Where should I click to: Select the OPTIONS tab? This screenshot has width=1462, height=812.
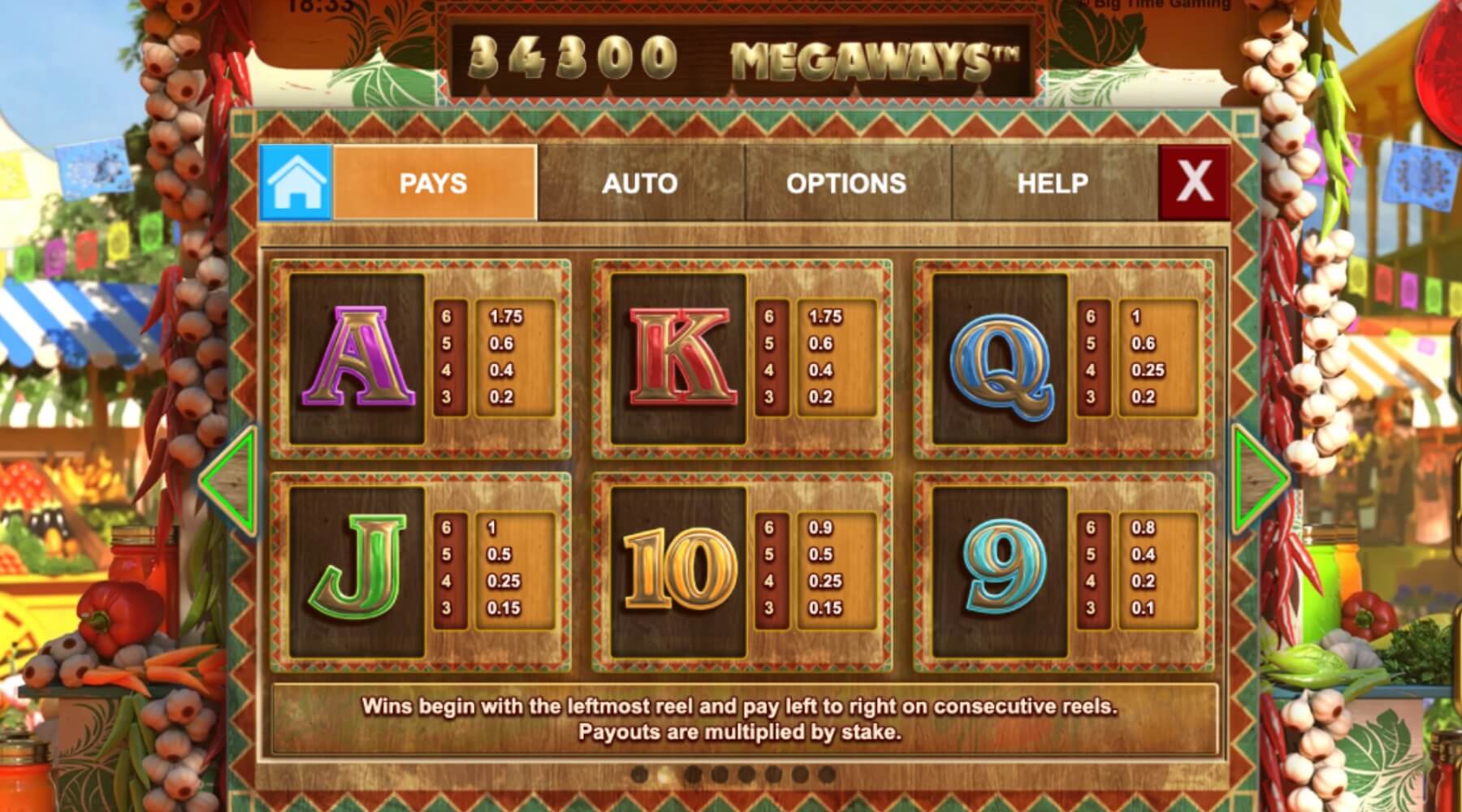846,183
